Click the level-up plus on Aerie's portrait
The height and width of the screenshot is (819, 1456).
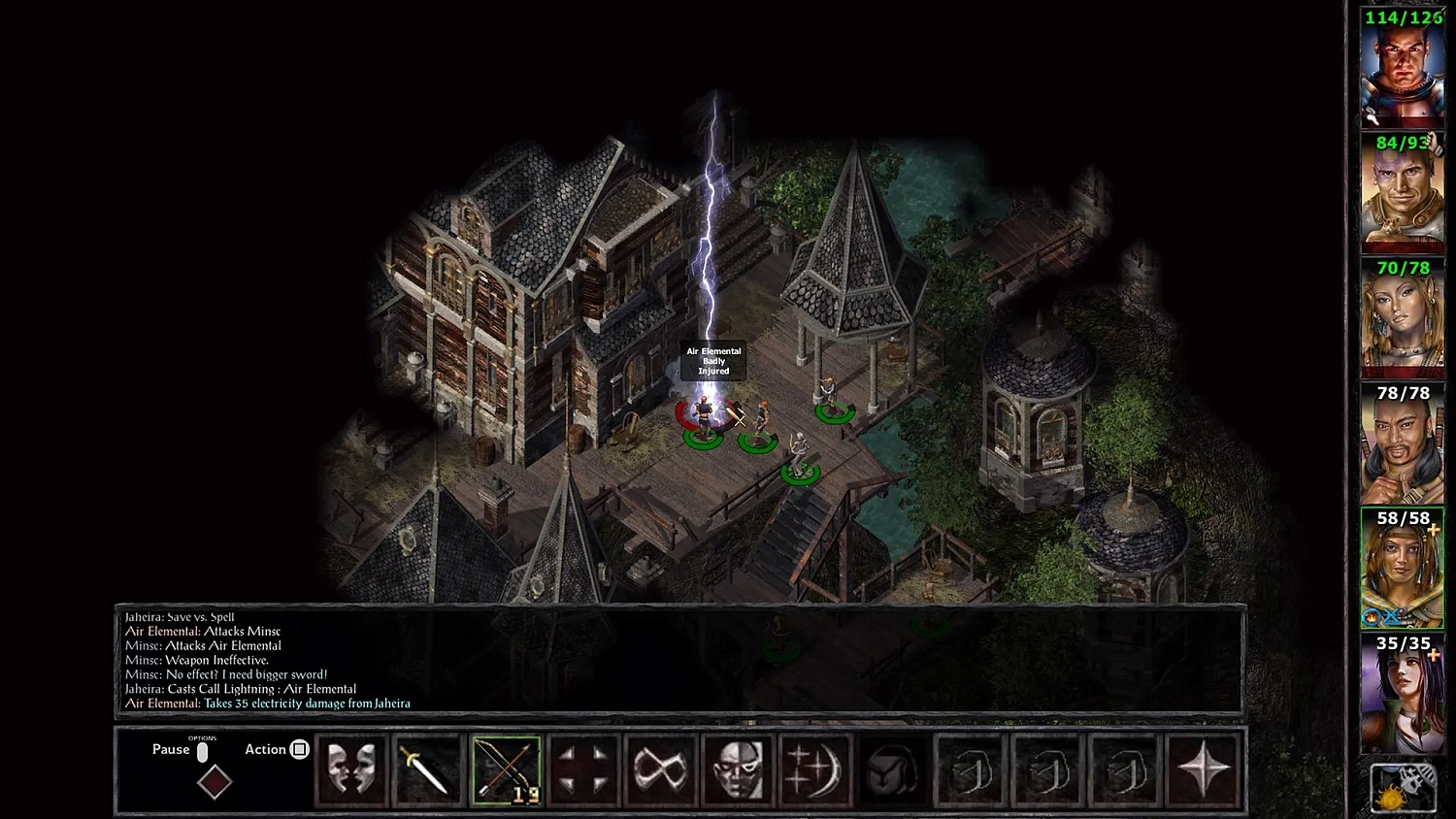click(x=1433, y=529)
